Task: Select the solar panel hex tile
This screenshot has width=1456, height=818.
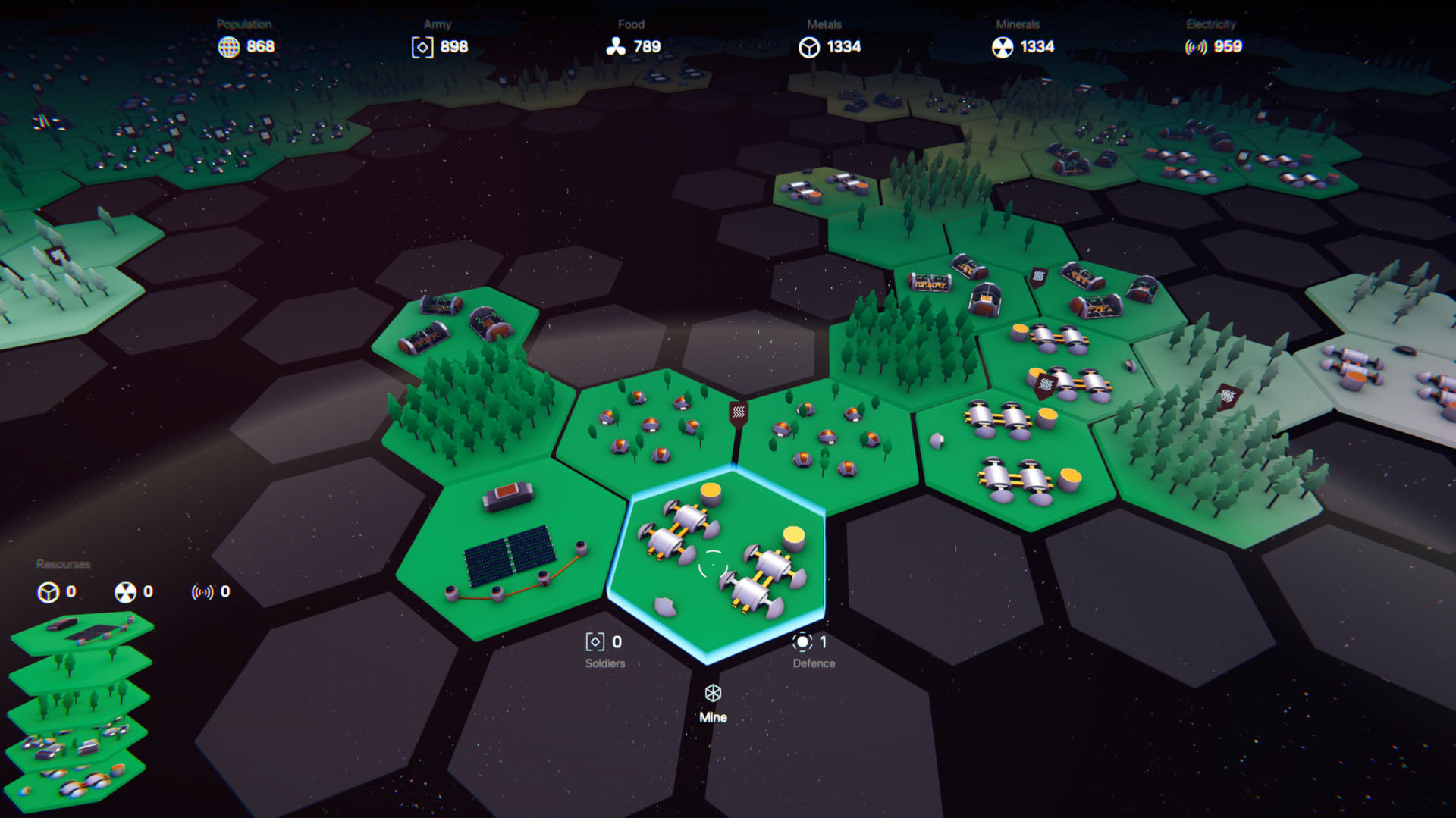Action: (x=508, y=553)
